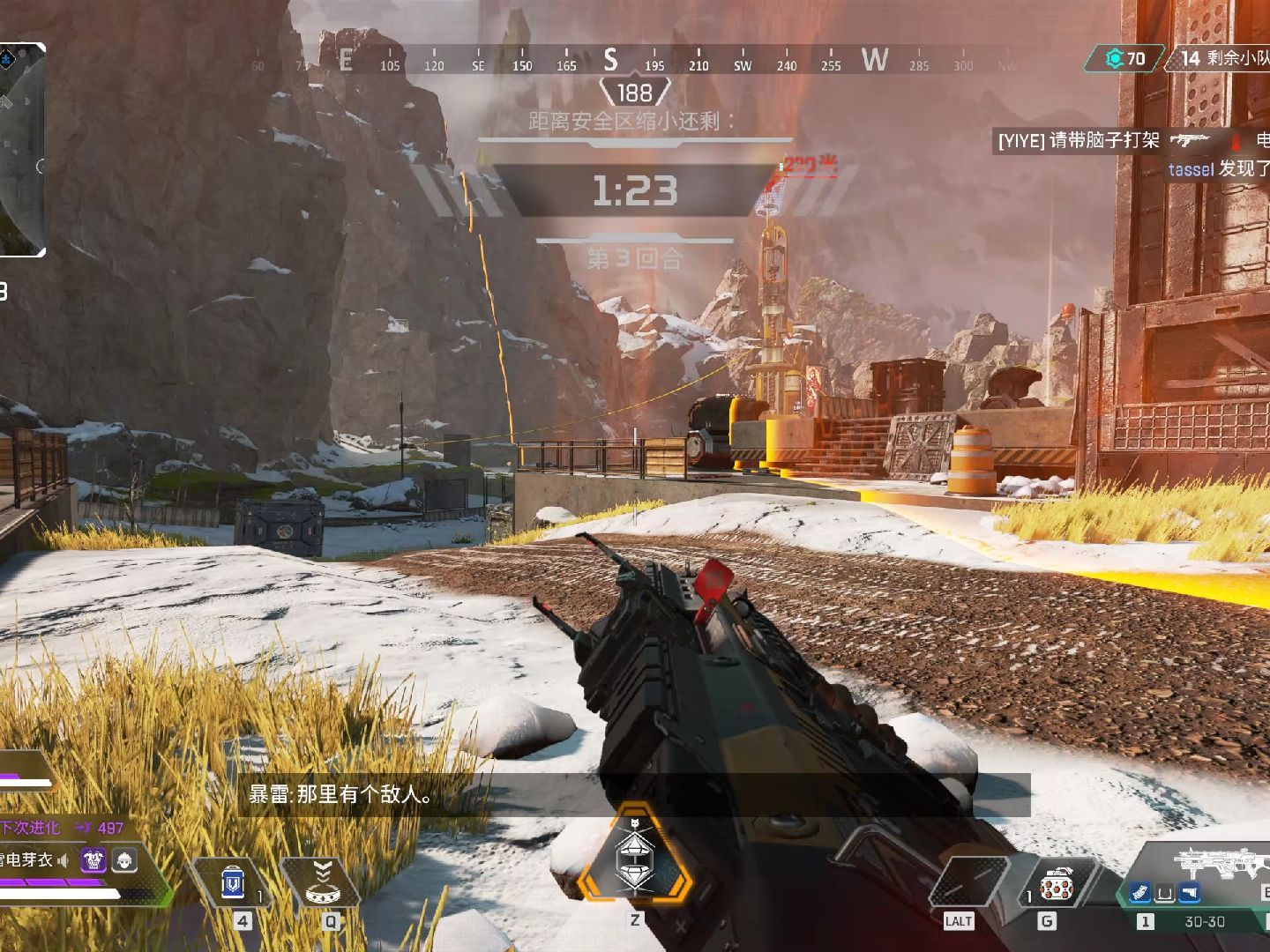The height and width of the screenshot is (952, 1270).
Task: Trigger the ultimate ability hexagon icon
Action: 634,853
